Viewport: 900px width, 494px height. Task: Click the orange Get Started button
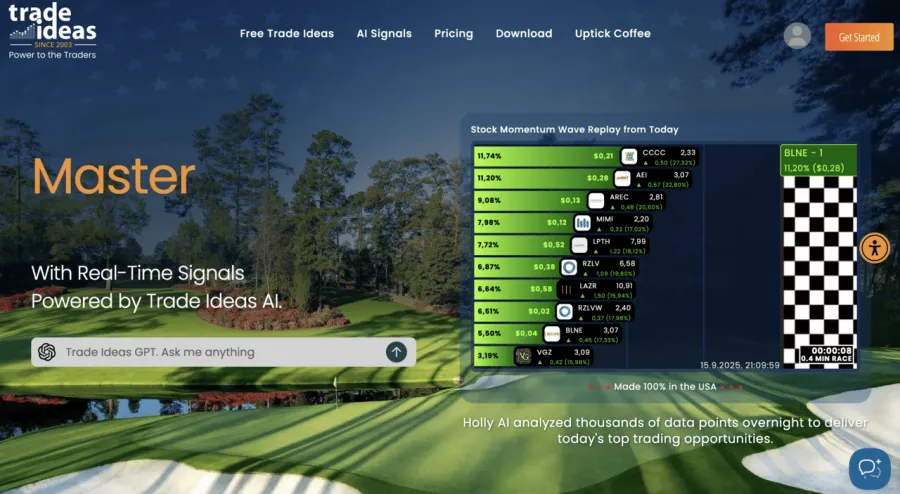point(859,37)
